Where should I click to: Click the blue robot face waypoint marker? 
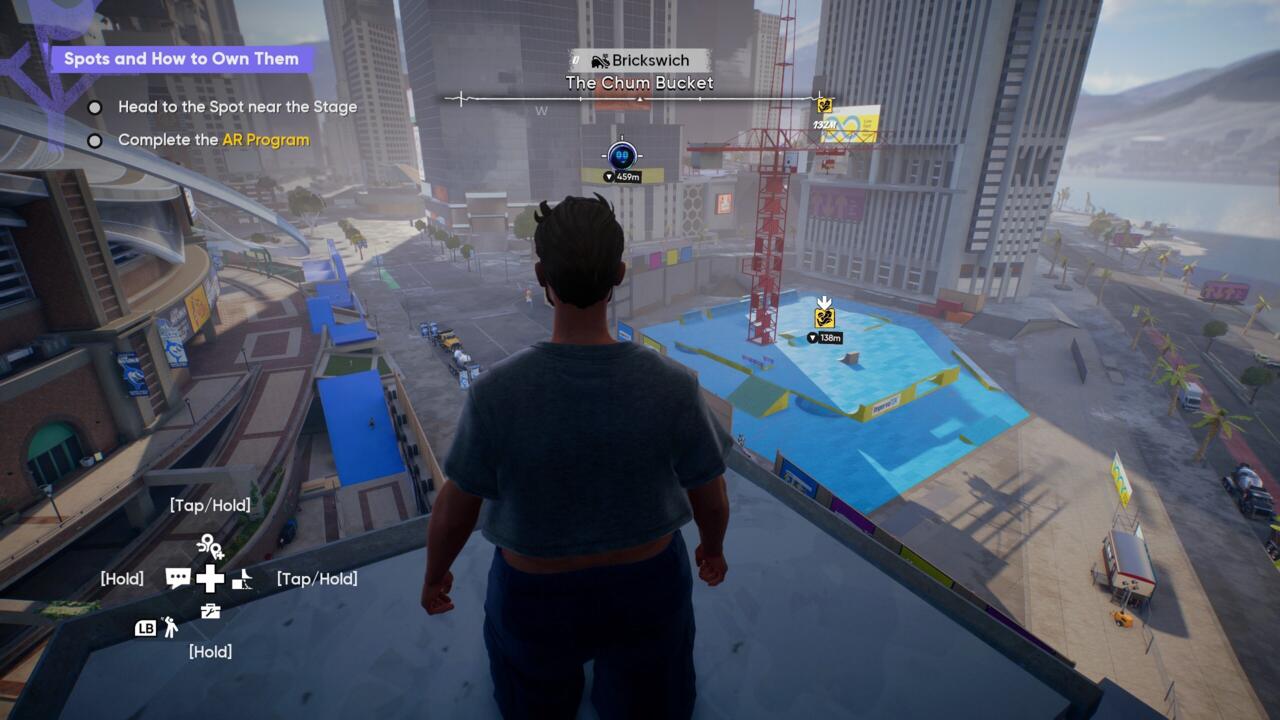622,155
